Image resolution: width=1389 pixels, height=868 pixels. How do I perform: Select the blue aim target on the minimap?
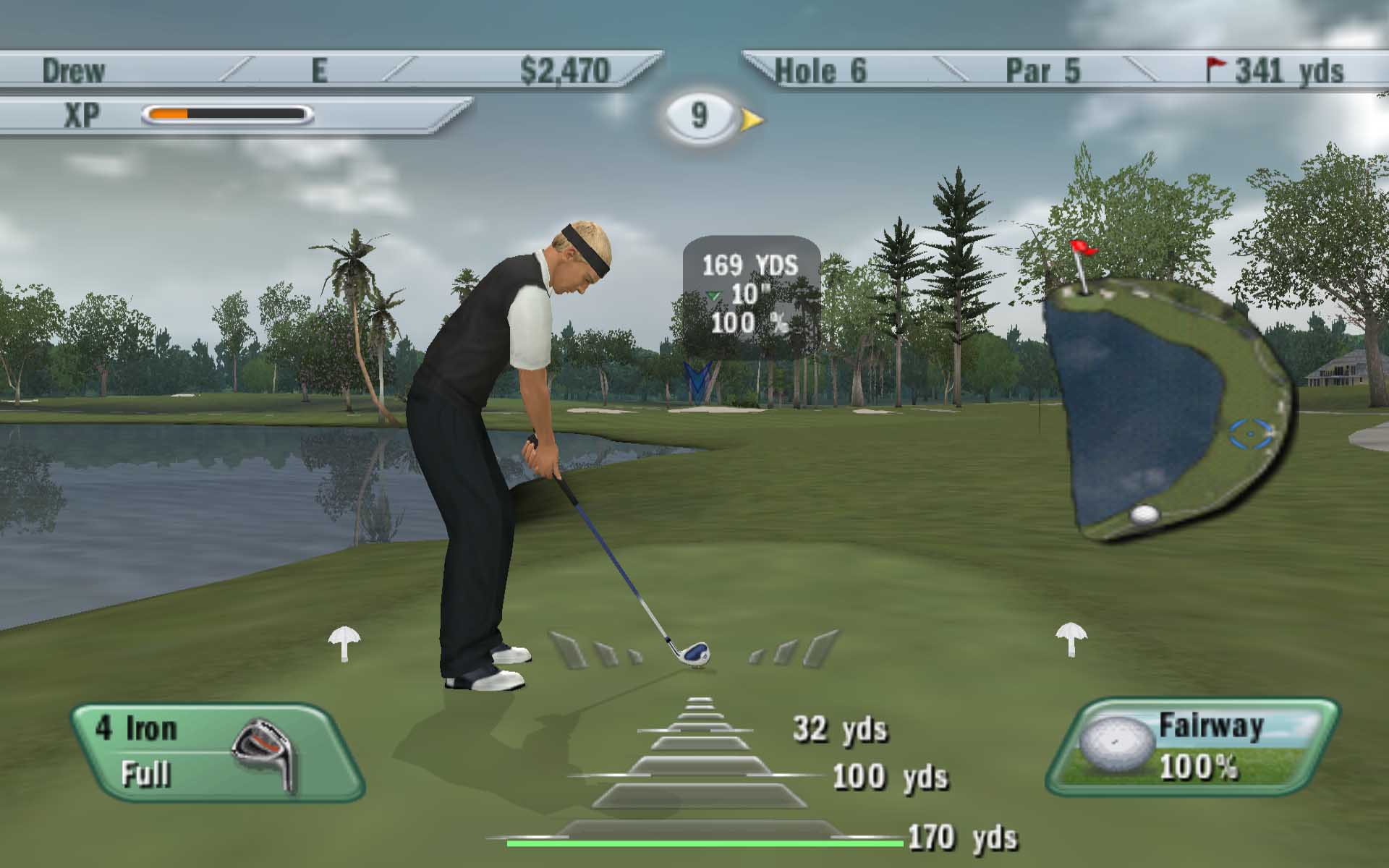pos(1252,433)
